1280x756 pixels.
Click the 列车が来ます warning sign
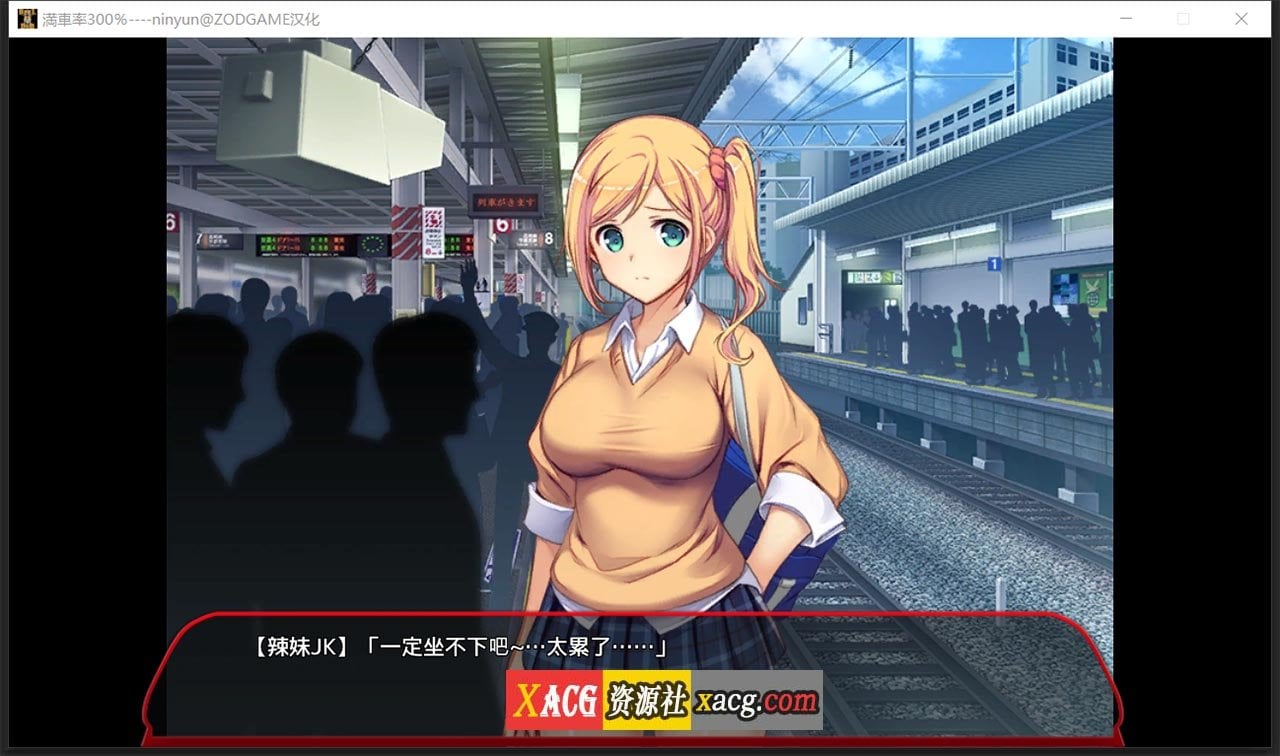point(505,202)
